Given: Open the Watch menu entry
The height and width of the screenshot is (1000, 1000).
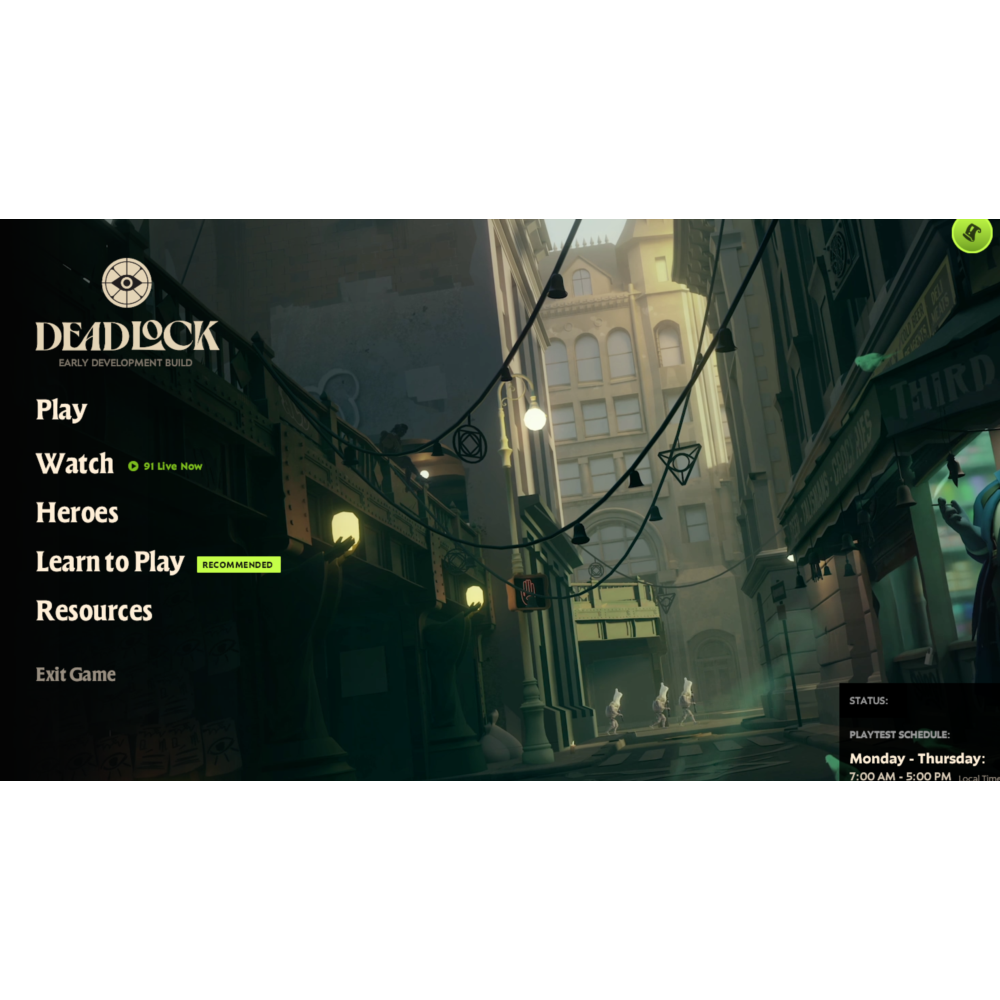Looking at the screenshot, I should point(75,464).
